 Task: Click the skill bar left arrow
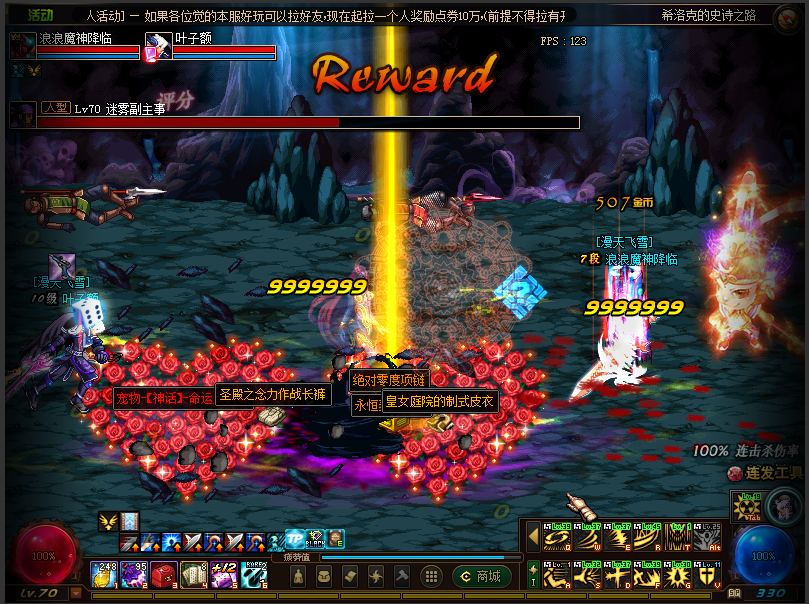533,538
